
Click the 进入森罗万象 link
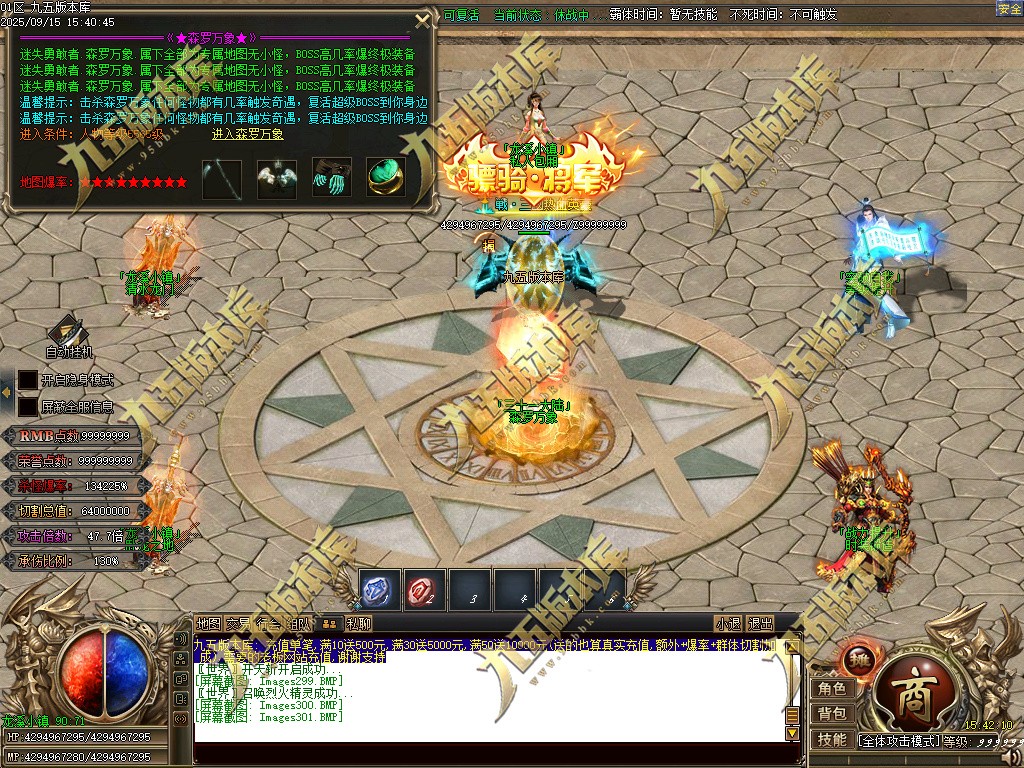[x=248, y=134]
